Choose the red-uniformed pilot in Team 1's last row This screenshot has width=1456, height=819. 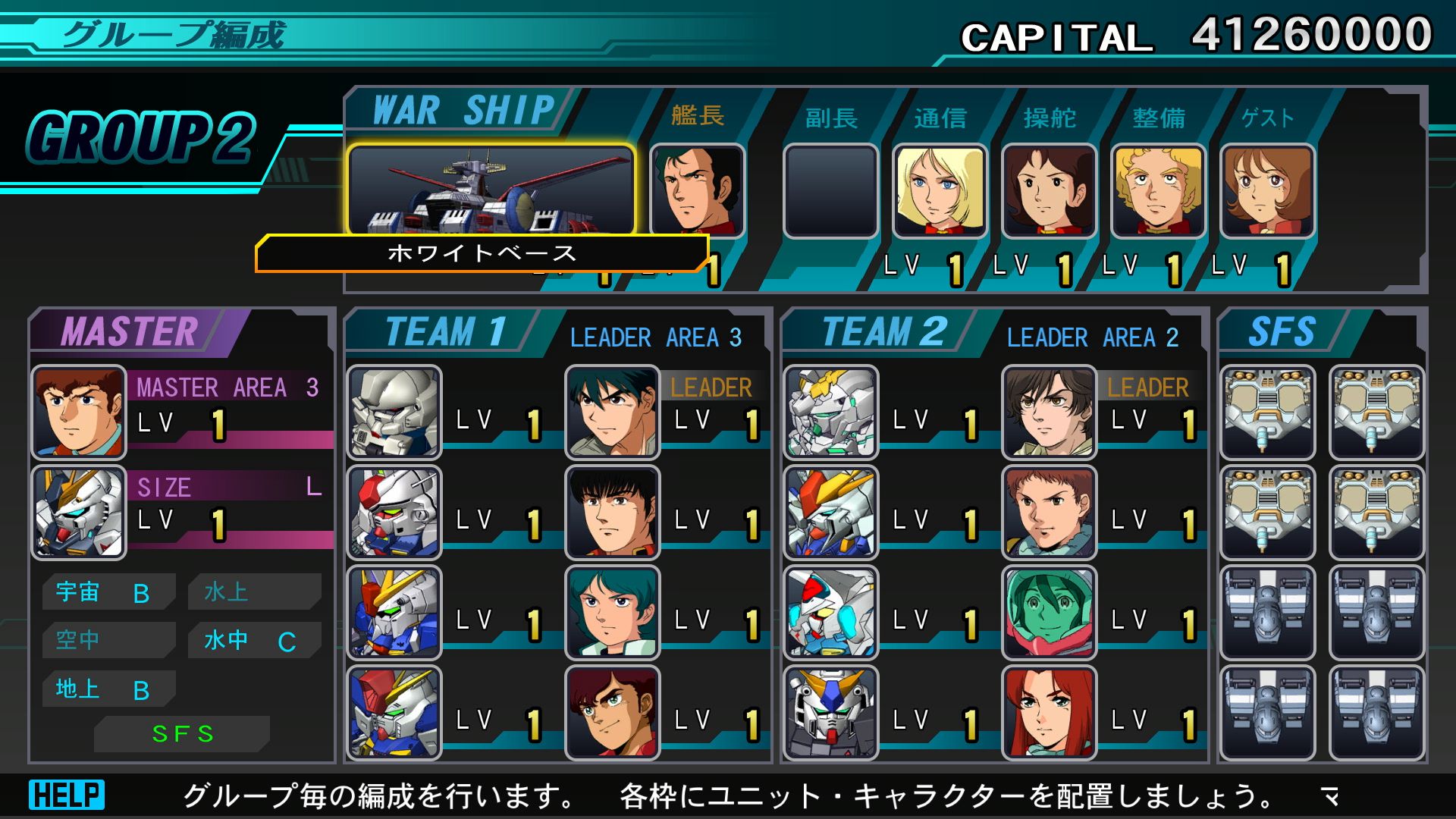coord(613,713)
